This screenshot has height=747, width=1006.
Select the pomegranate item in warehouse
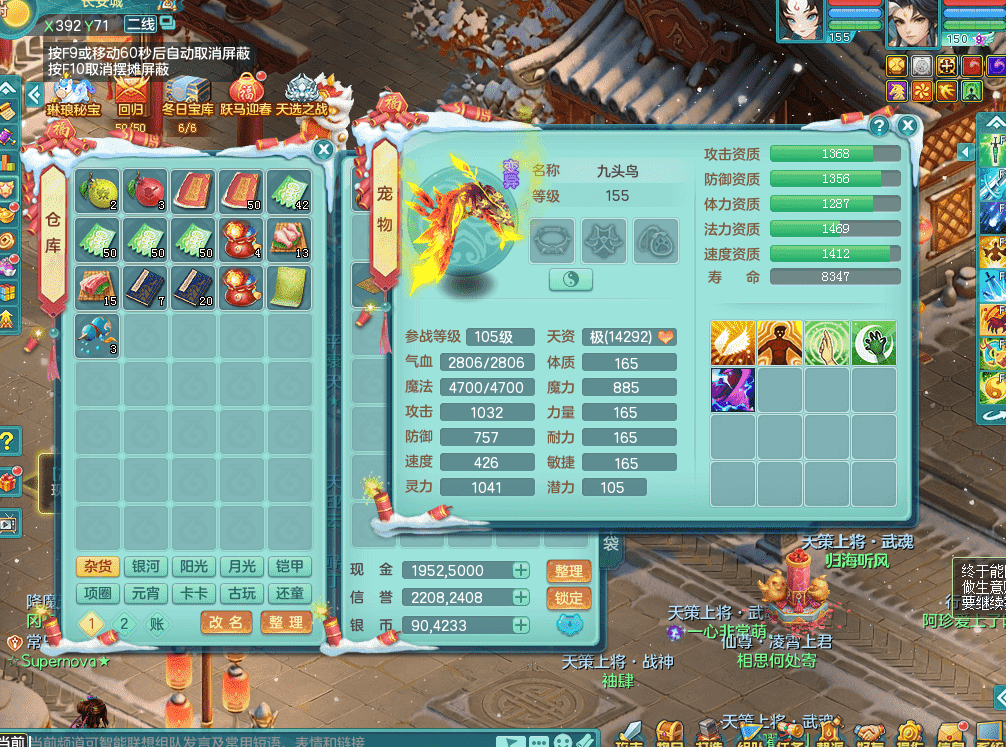tap(145, 190)
